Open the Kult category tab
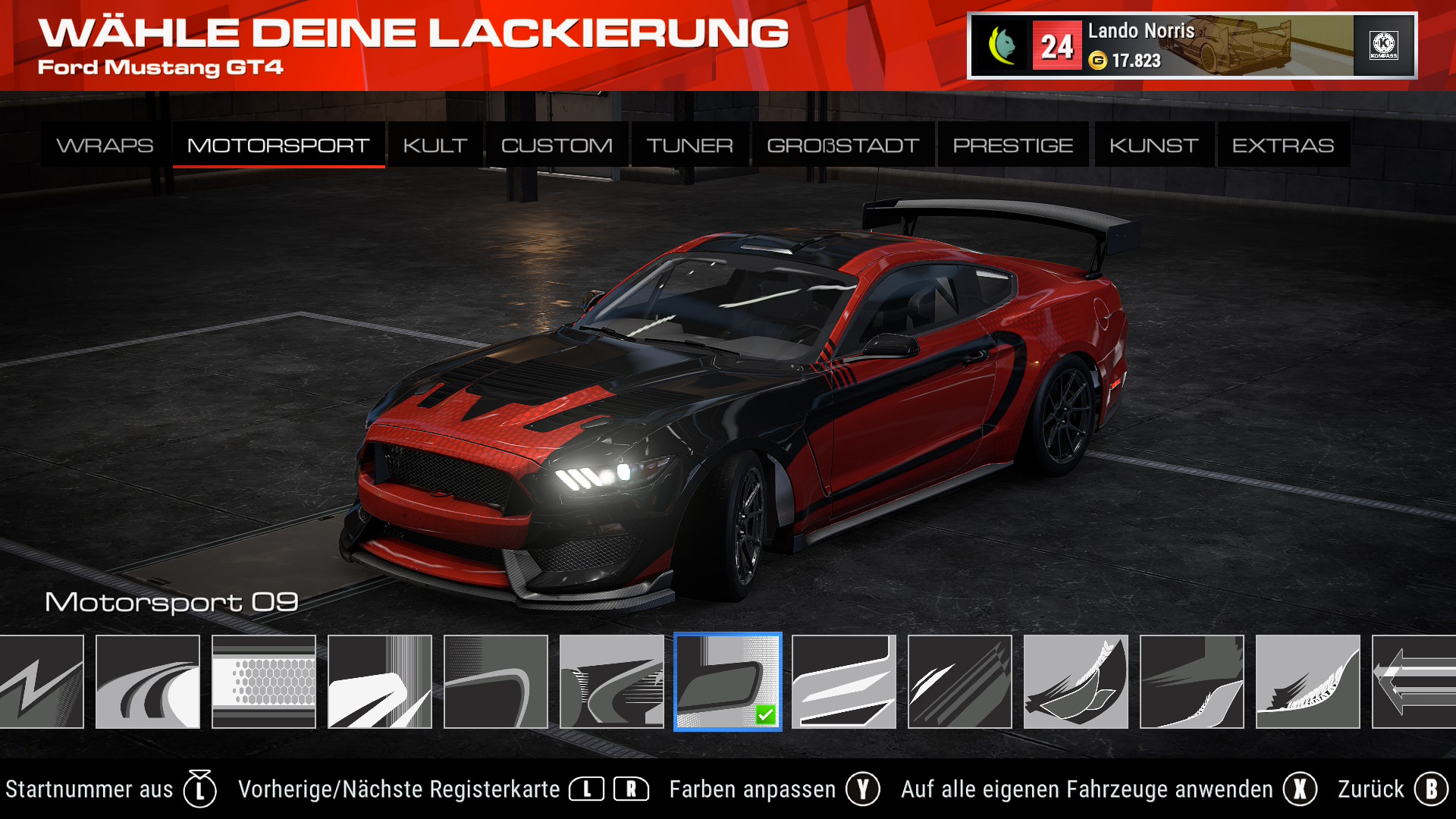The width and height of the screenshot is (1456, 819). pyautogui.click(x=435, y=145)
